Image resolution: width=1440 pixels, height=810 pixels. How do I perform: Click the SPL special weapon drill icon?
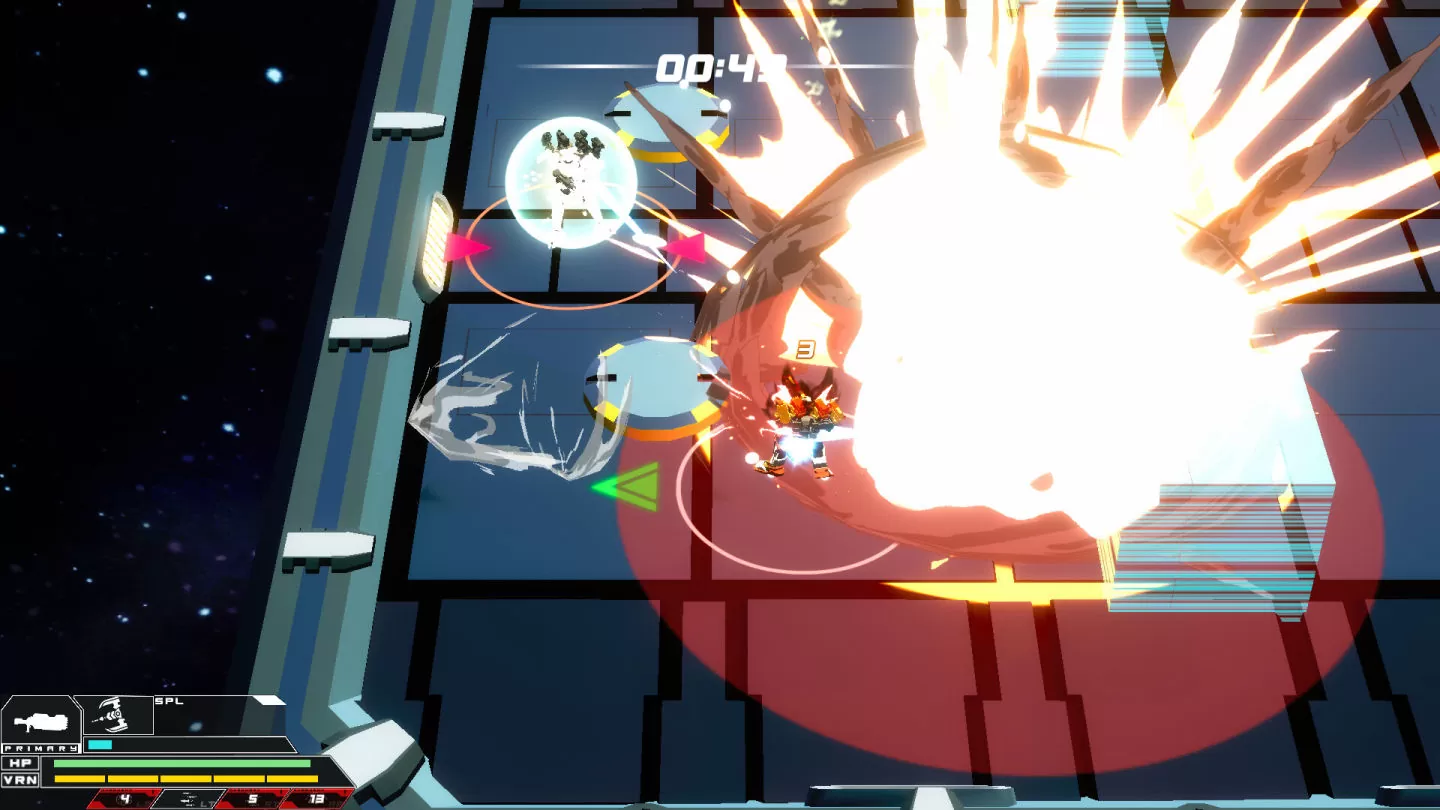click(x=113, y=712)
